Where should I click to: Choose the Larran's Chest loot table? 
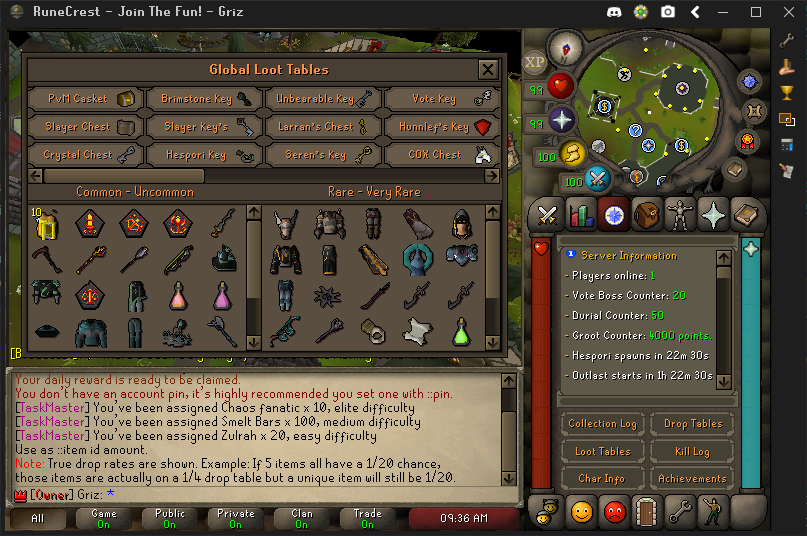click(323, 127)
